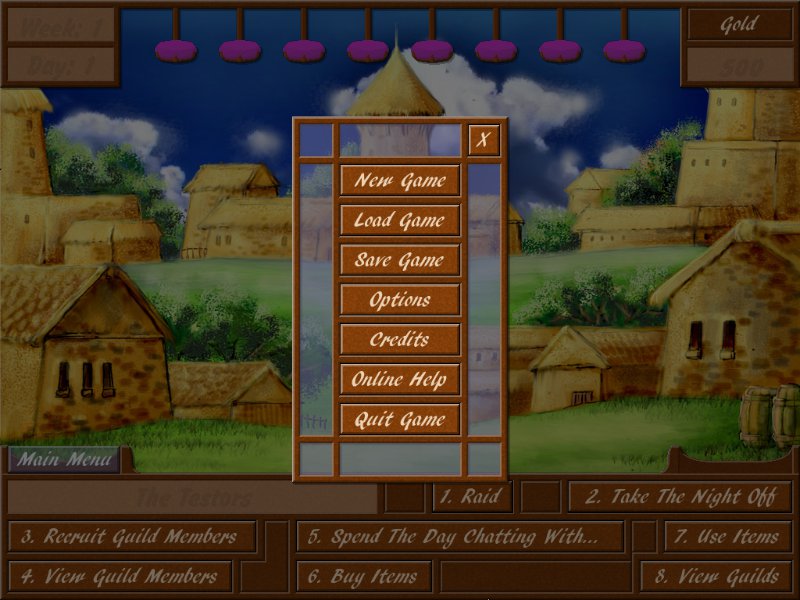Open Online Help
800x600 pixels.
pos(400,380)
